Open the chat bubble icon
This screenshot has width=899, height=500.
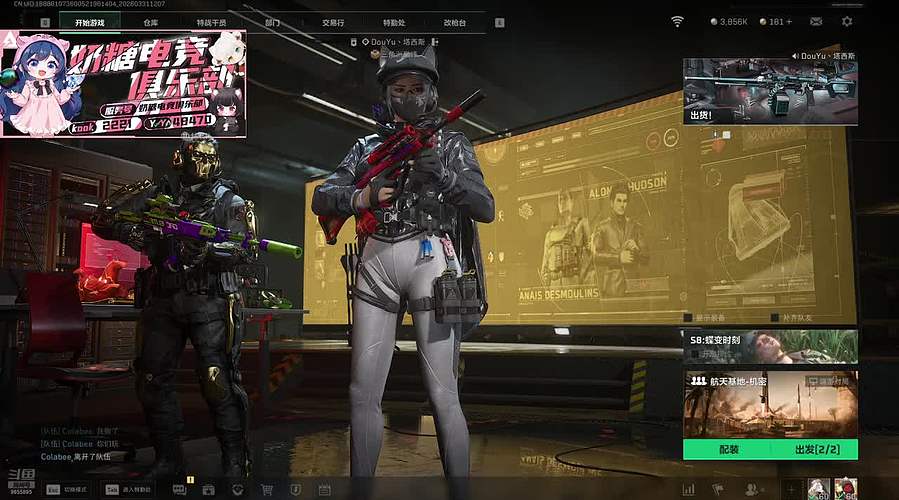click(179, 490)
